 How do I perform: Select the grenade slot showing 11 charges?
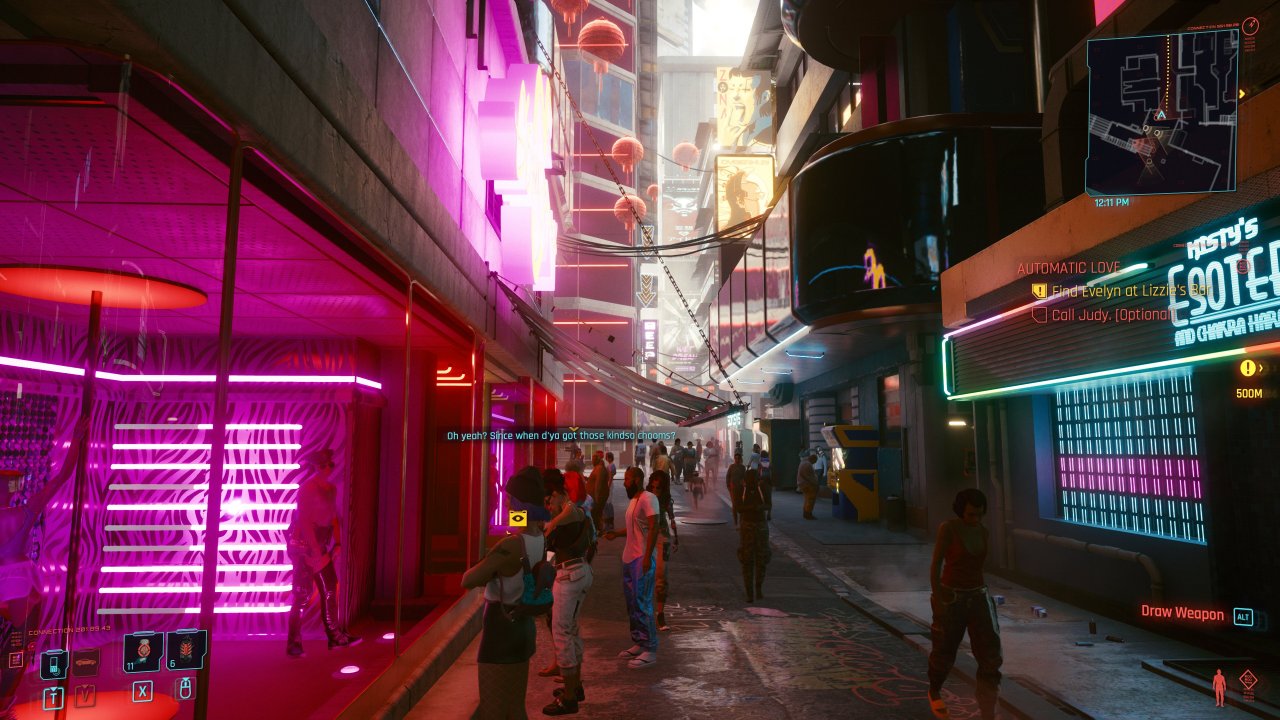click(142, 652)
